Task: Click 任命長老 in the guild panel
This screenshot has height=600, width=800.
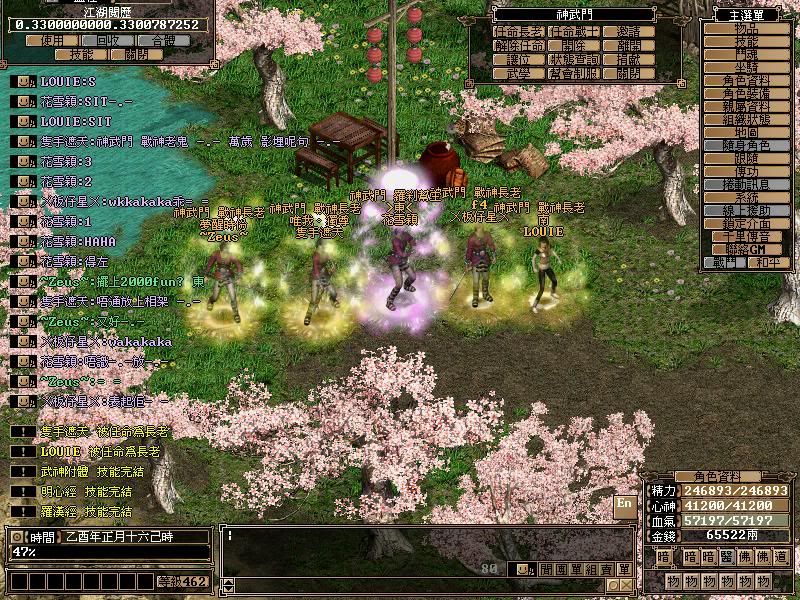Action: [x=520, y=32]
